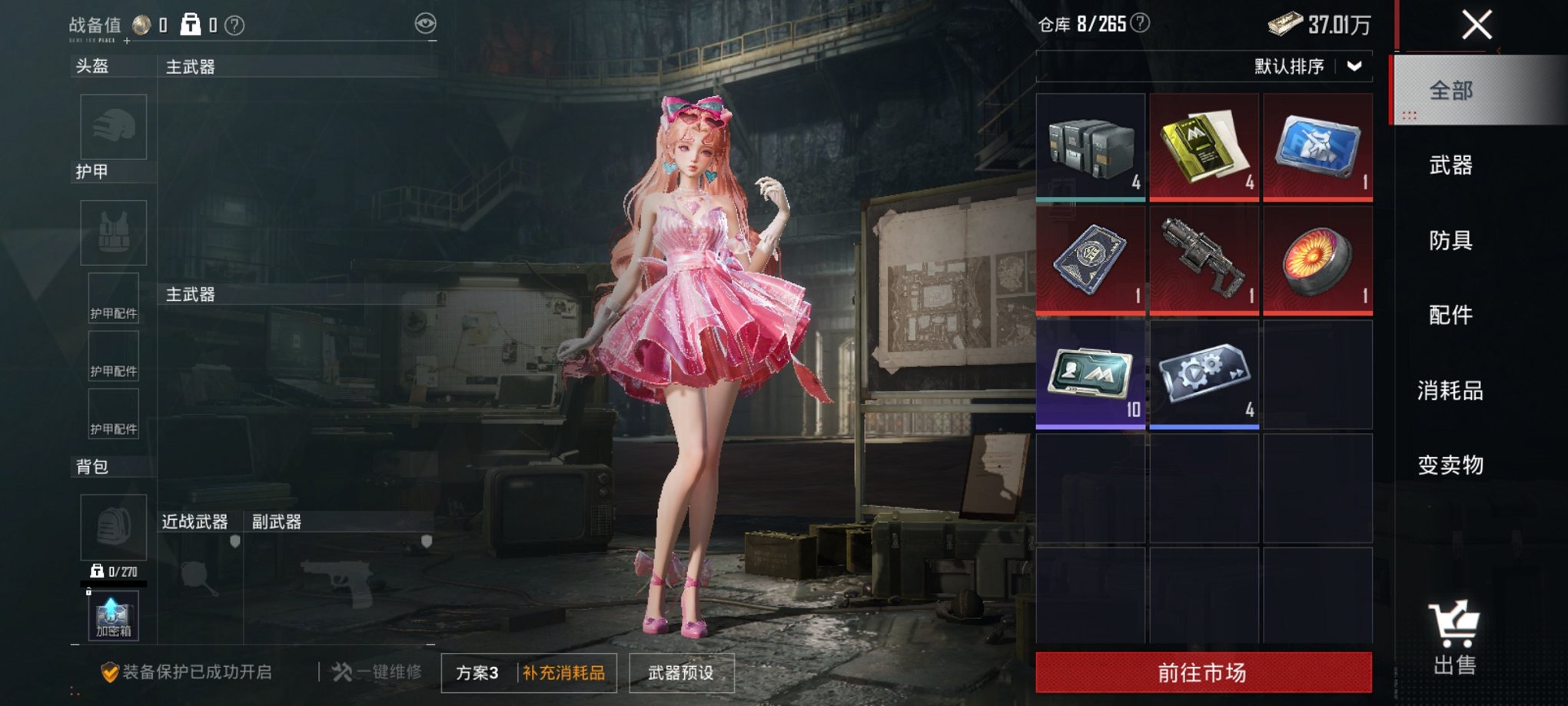Click the 补充消耗品 replenish button
This screenshot has width=1568, height=706.
pyautogui.click(x=563, y=671)
